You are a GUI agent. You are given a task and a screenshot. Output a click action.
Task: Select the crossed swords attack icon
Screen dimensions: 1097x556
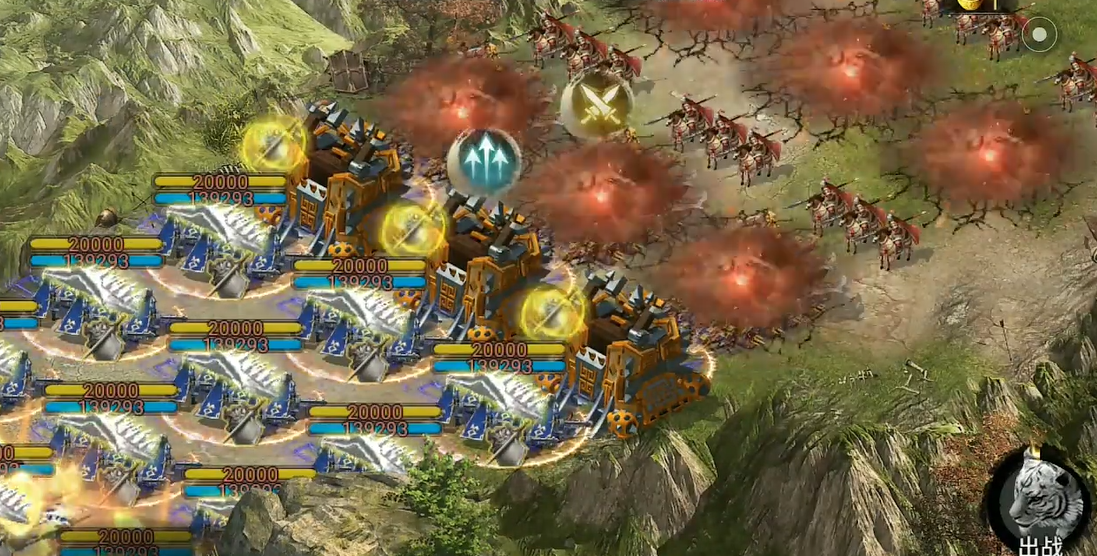[597, 104]
